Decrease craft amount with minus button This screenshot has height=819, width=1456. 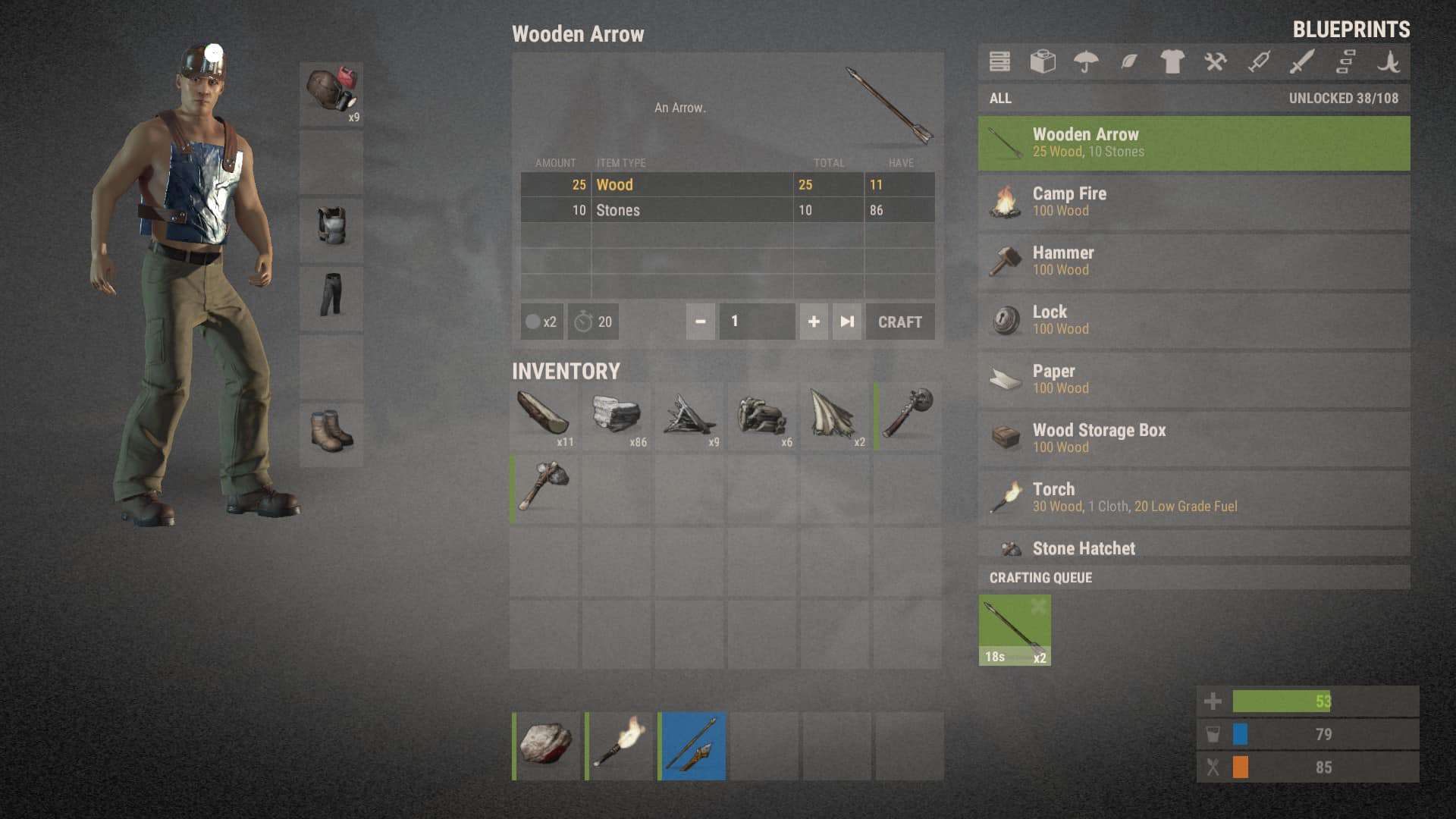pyautogui.click(x=701, y=322)
